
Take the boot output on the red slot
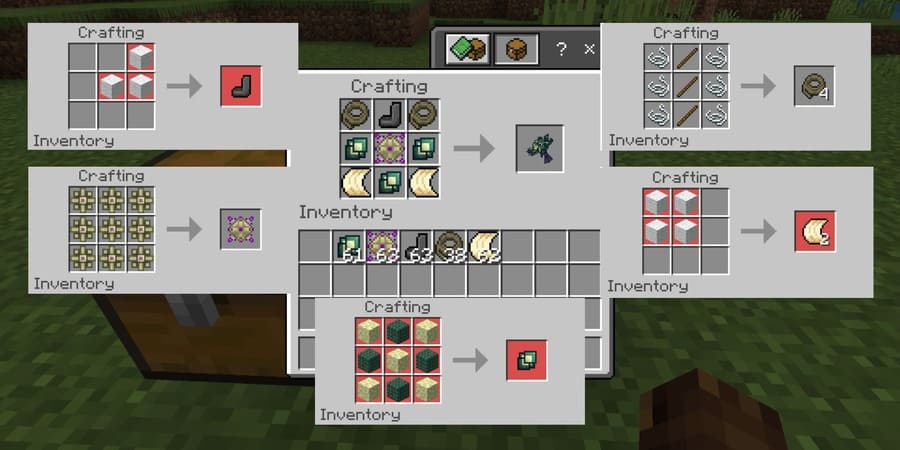click(242, 87)
